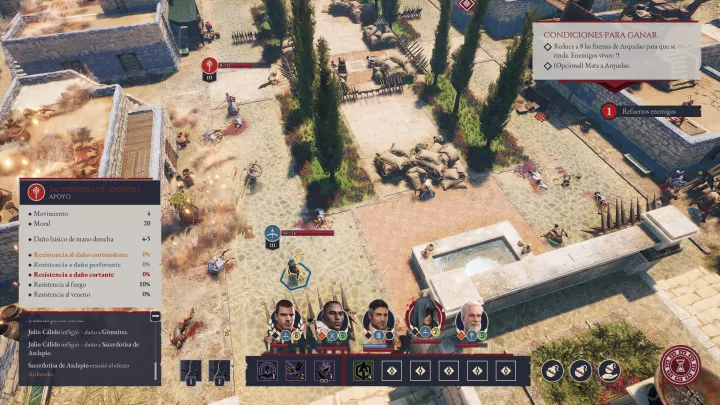720x405 pixels.
Task: Select the first hero portrait in the party row
Action: point(285,316)
